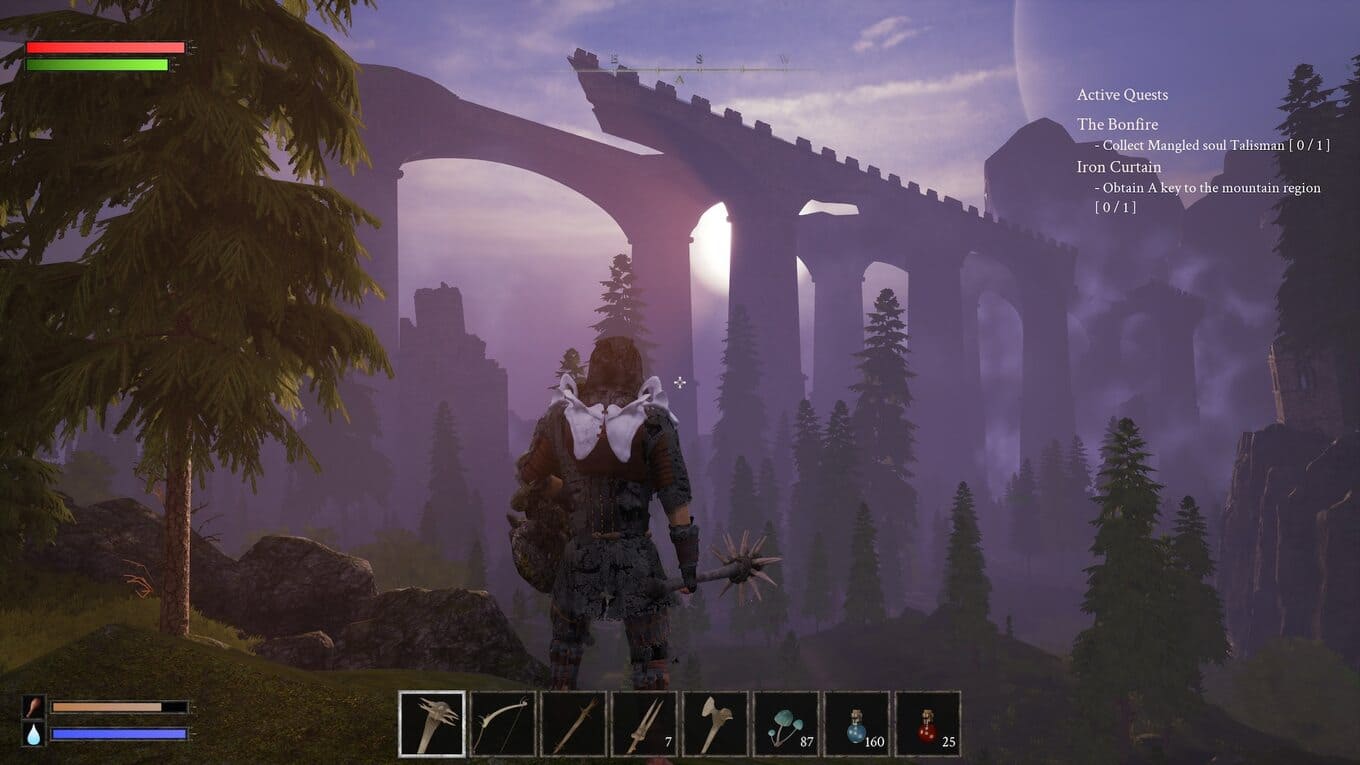Select the Iron Curtain quest entry
Viewport: 1360px width, 765px height.
[1119, 167]
